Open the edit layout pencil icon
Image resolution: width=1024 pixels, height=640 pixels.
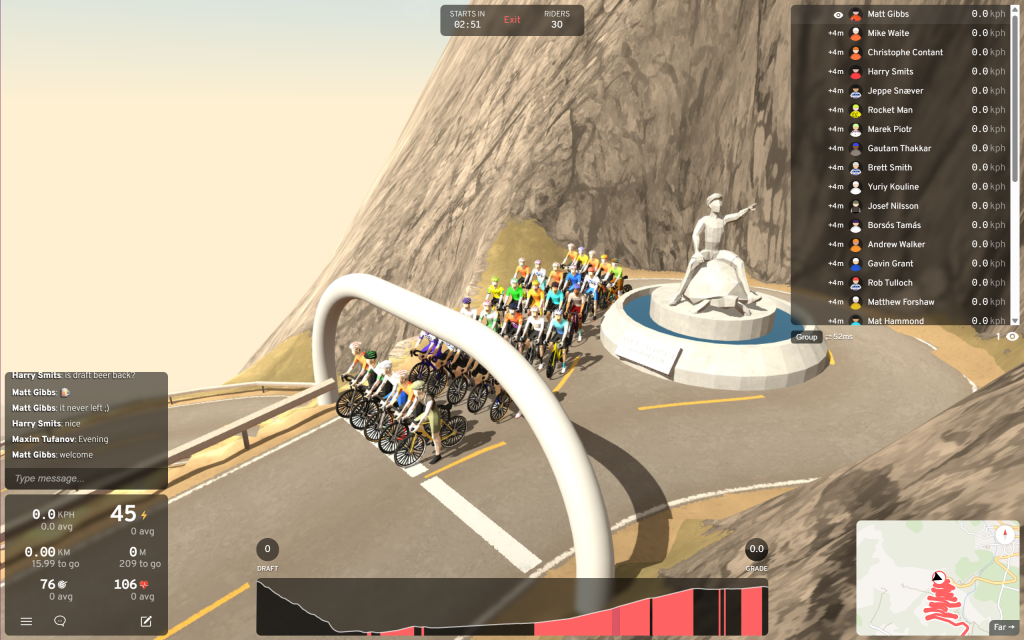[146, 621]
